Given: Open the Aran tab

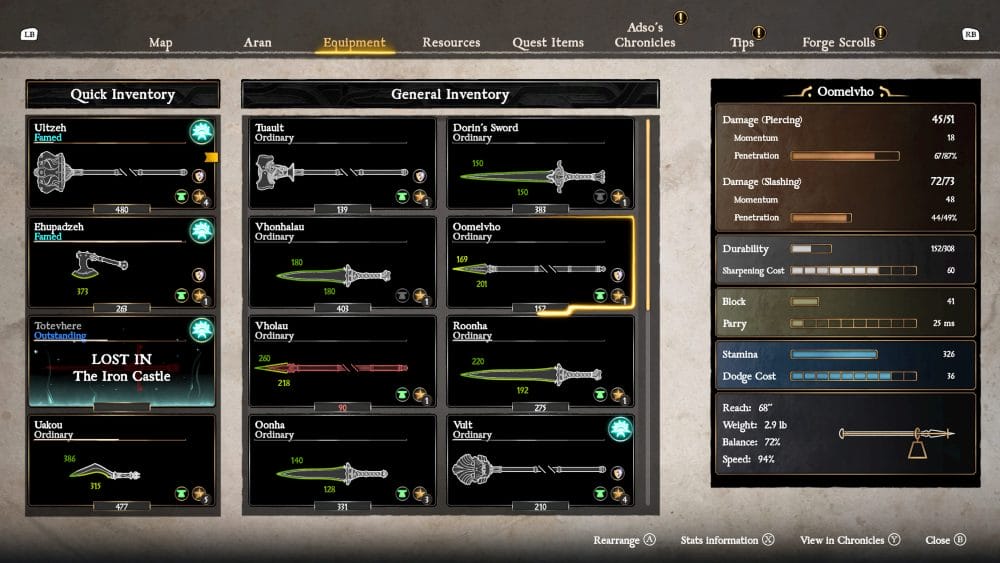Looking at the screenshot, I should pyautogui.click(x=258, y=43).
